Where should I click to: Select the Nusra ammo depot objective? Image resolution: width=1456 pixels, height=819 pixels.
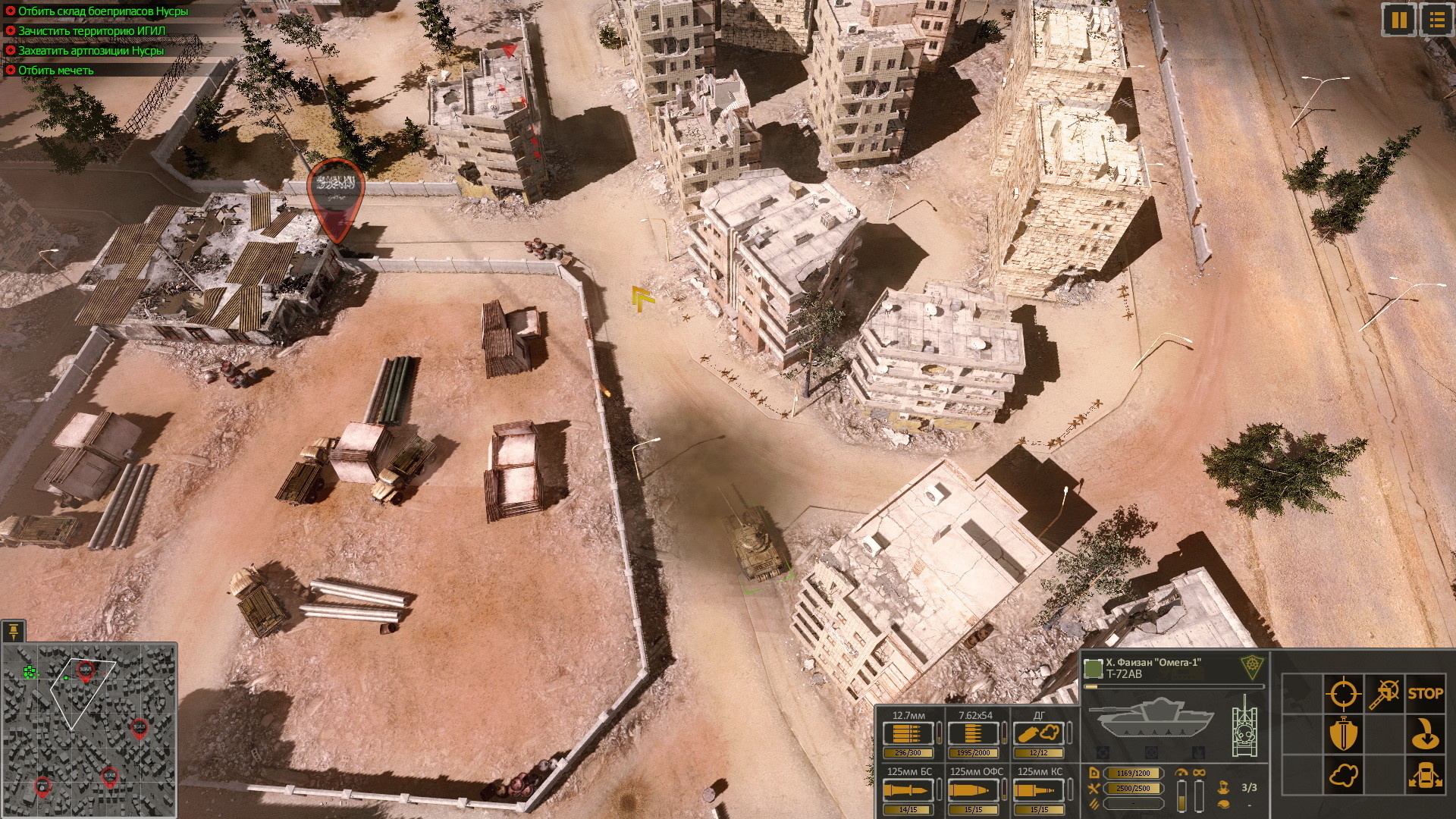[102, 11]
